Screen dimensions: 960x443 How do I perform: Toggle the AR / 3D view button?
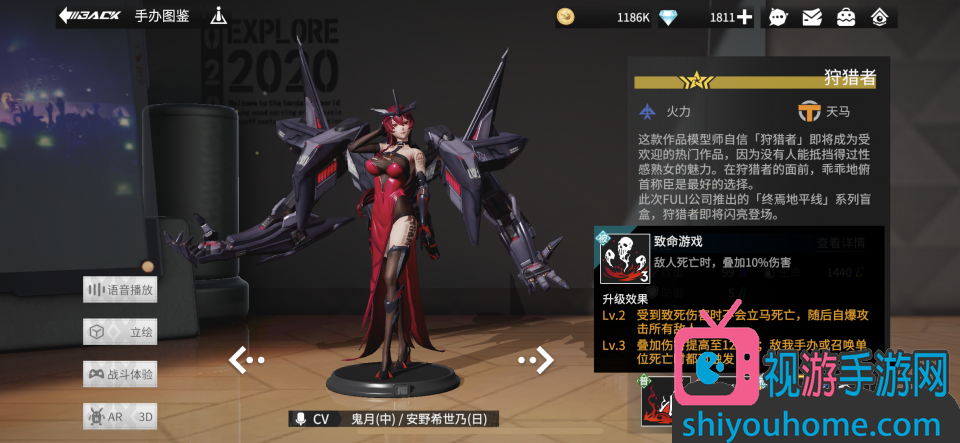click(121, 416)
